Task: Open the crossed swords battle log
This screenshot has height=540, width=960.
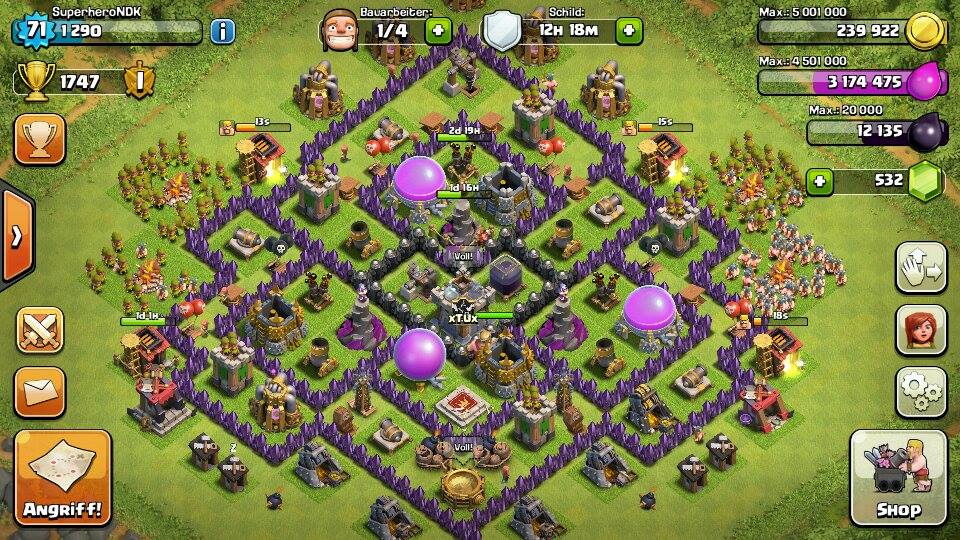Action: coord(40,330)
